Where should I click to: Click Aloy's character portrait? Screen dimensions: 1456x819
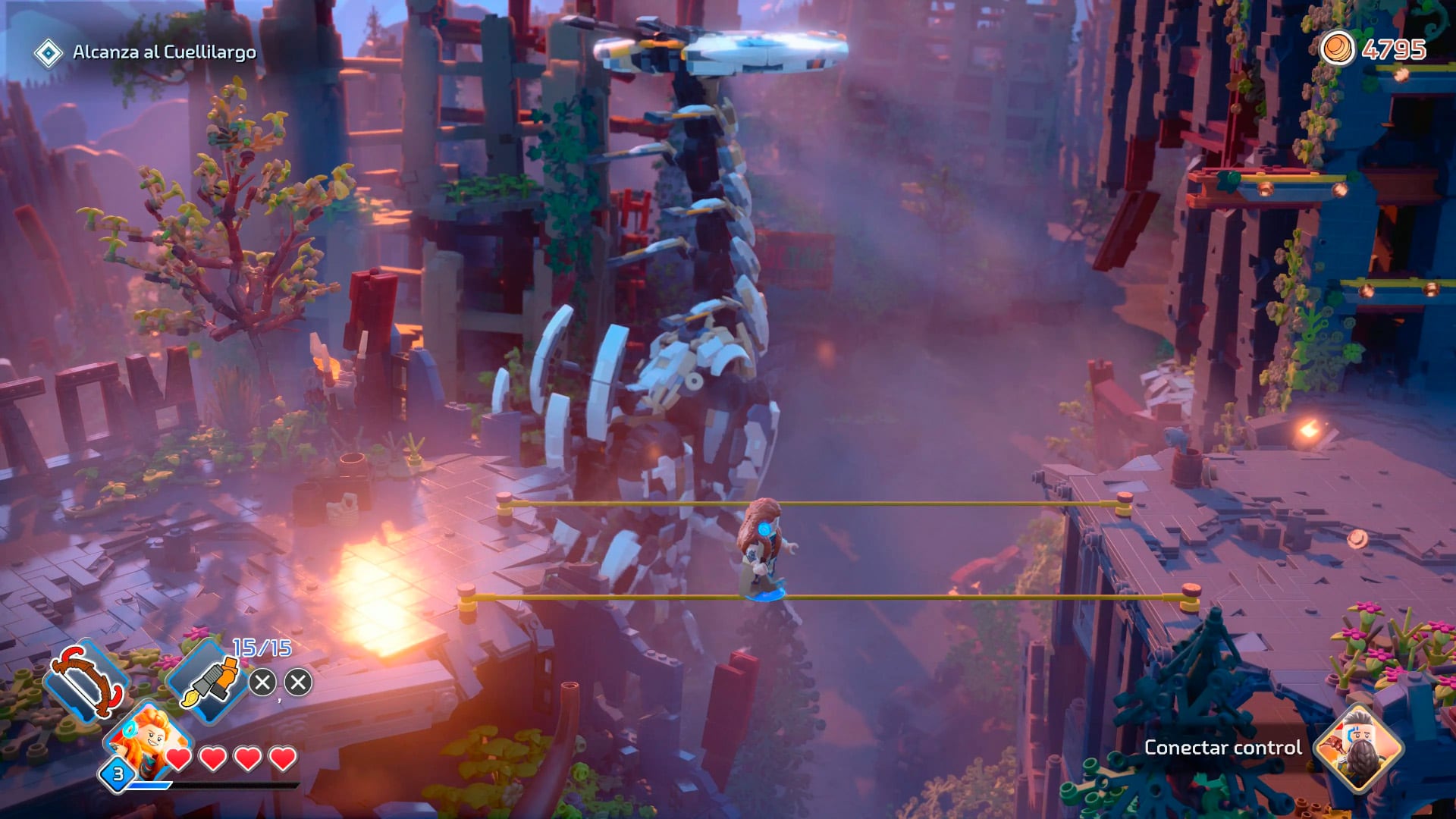coord(149,739)
